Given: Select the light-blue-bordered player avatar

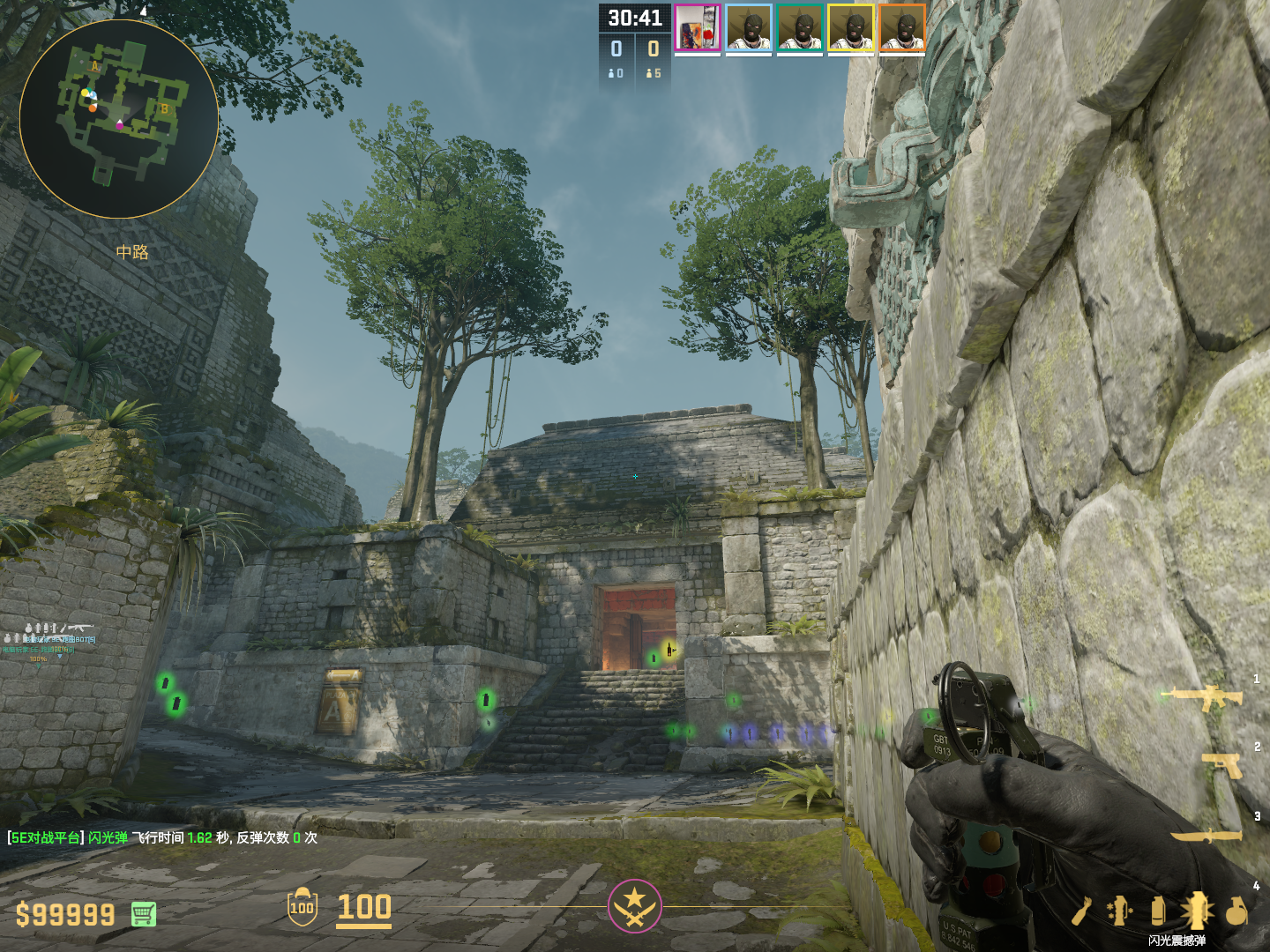Looking at the screenshot, I should pos(749,27).
